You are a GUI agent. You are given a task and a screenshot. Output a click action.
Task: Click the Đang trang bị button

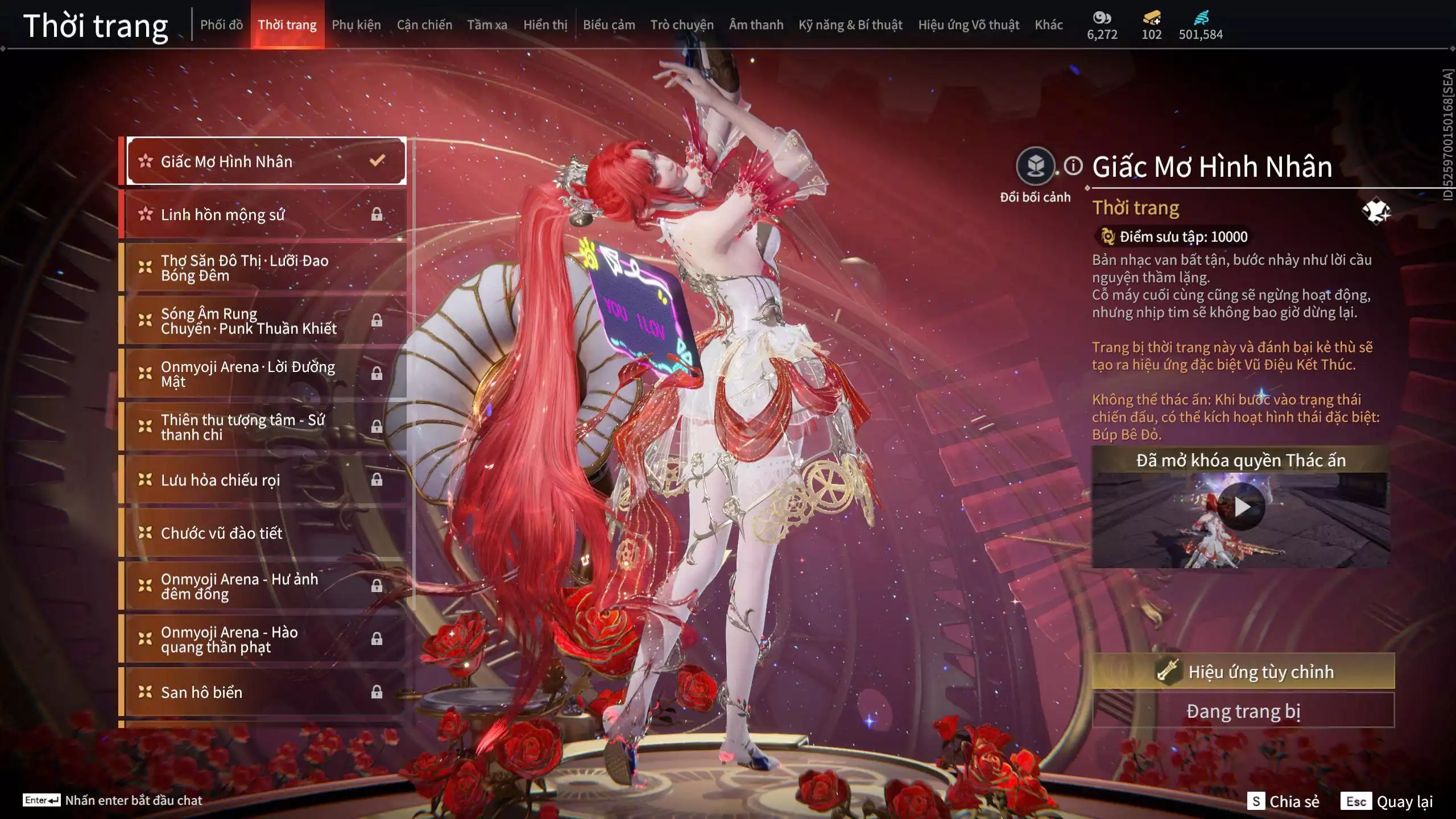(1243, 711)
